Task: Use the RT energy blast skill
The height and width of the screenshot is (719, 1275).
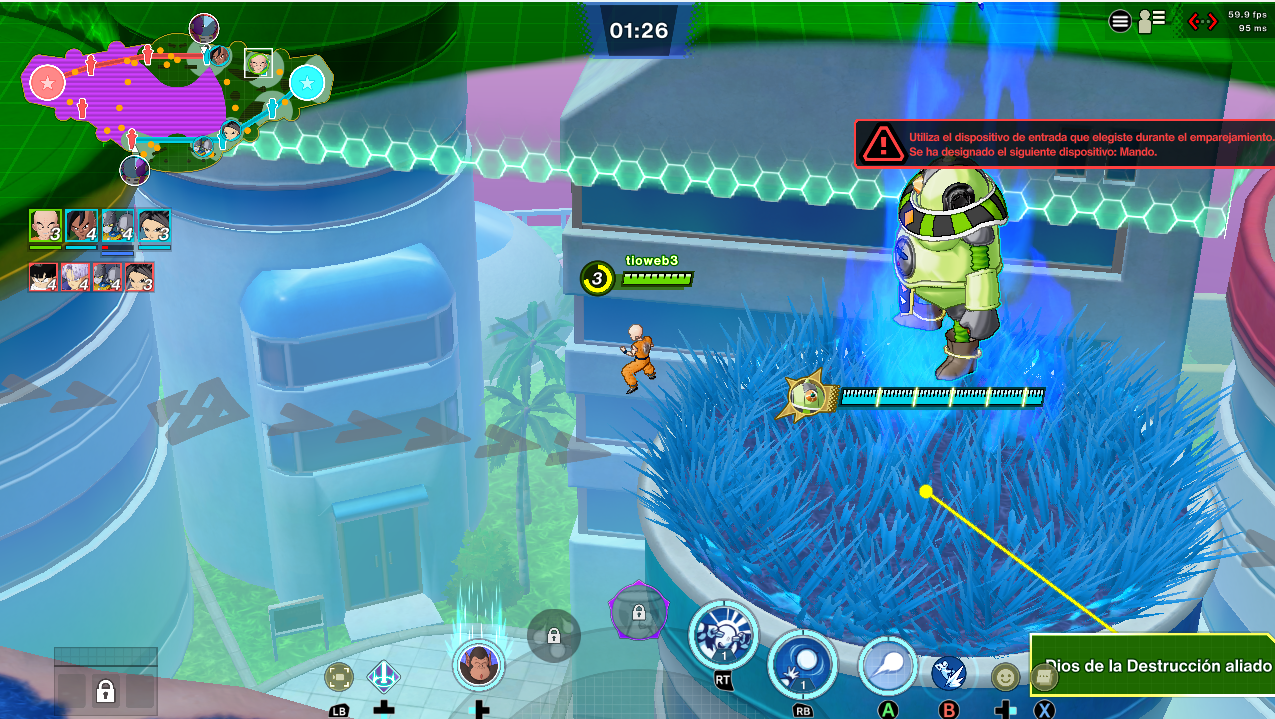Action: (722, 636)
